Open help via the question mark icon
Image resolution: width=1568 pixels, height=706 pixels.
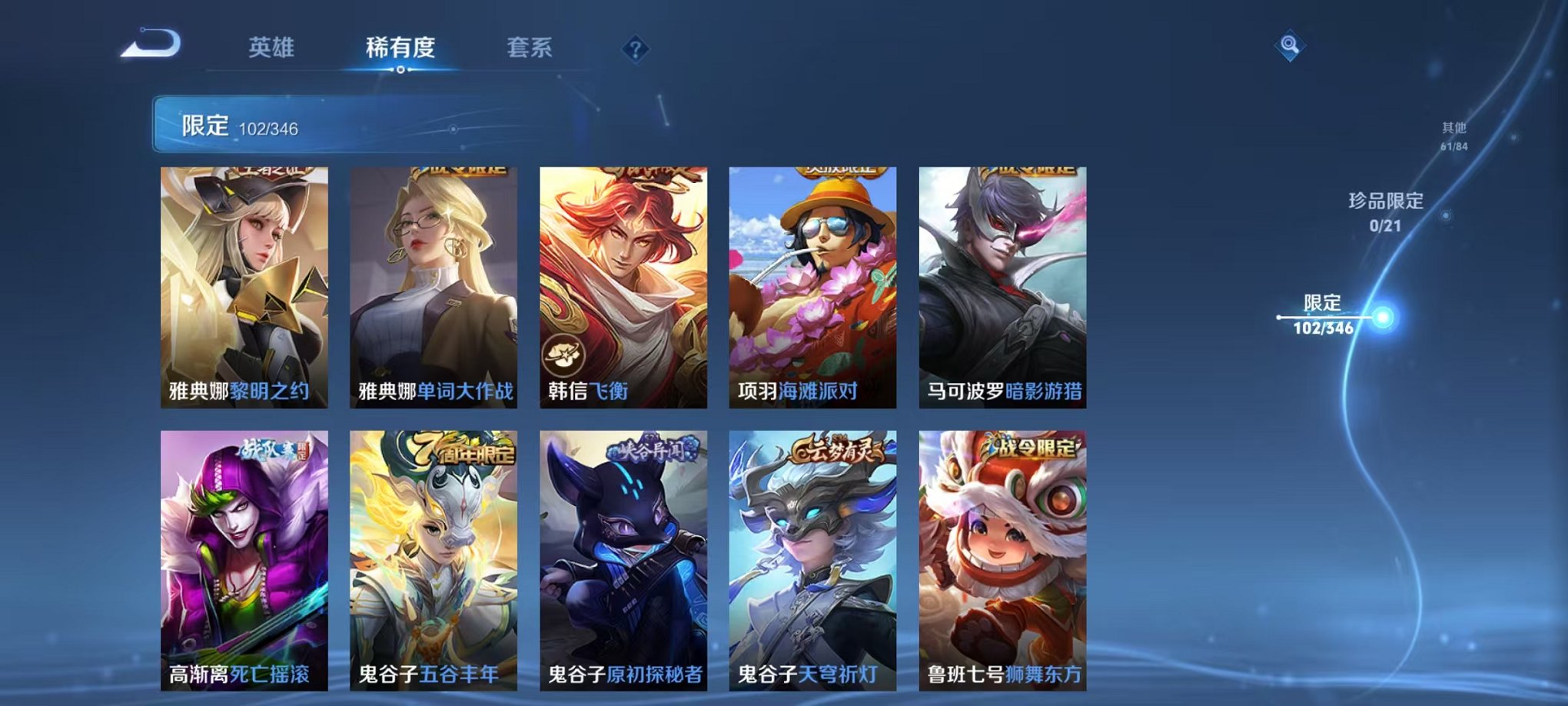pyautogui.click(x=635, y=49)
